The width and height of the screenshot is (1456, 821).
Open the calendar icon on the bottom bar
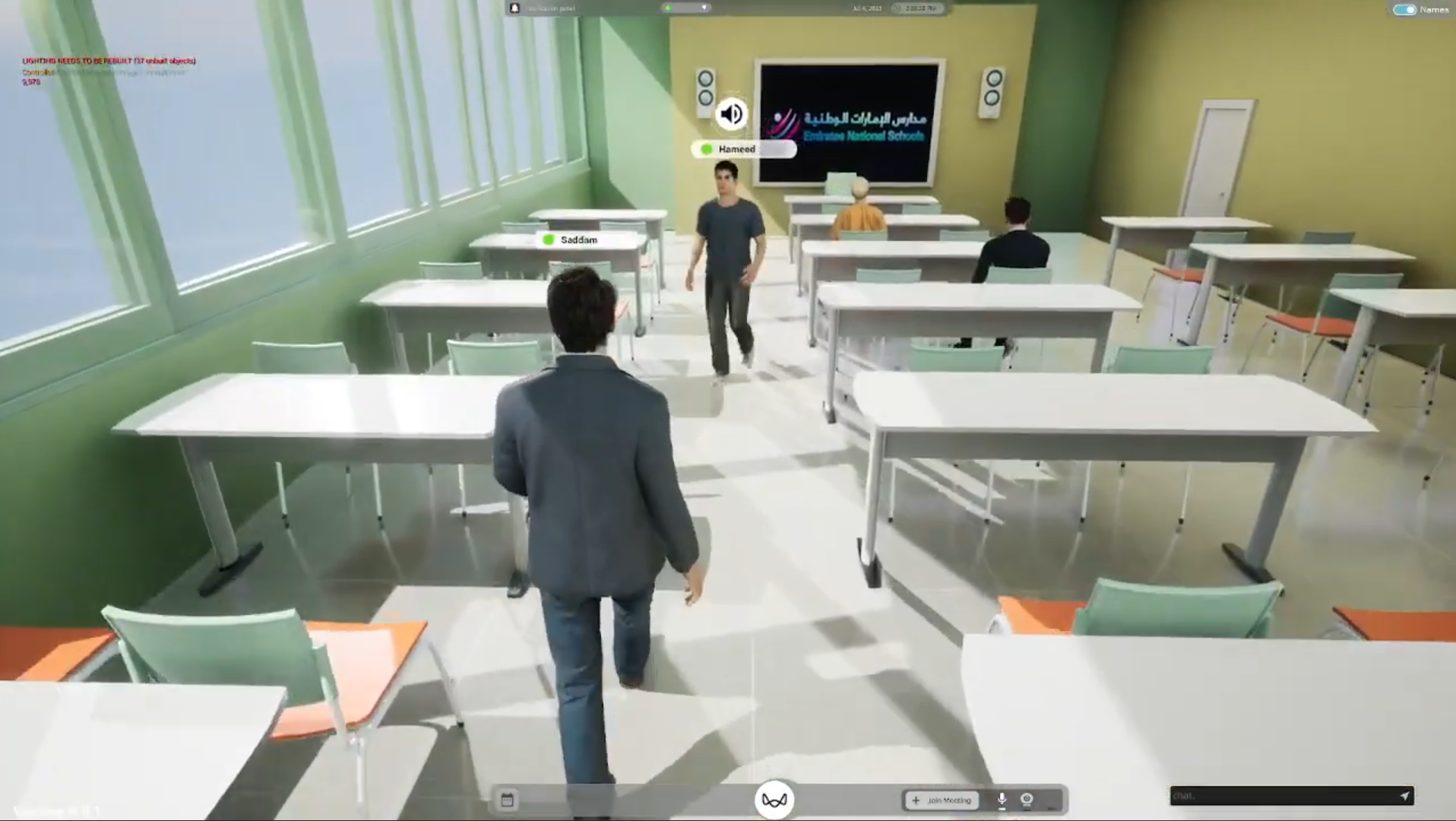pyautogui.click(x=508, y=800)
